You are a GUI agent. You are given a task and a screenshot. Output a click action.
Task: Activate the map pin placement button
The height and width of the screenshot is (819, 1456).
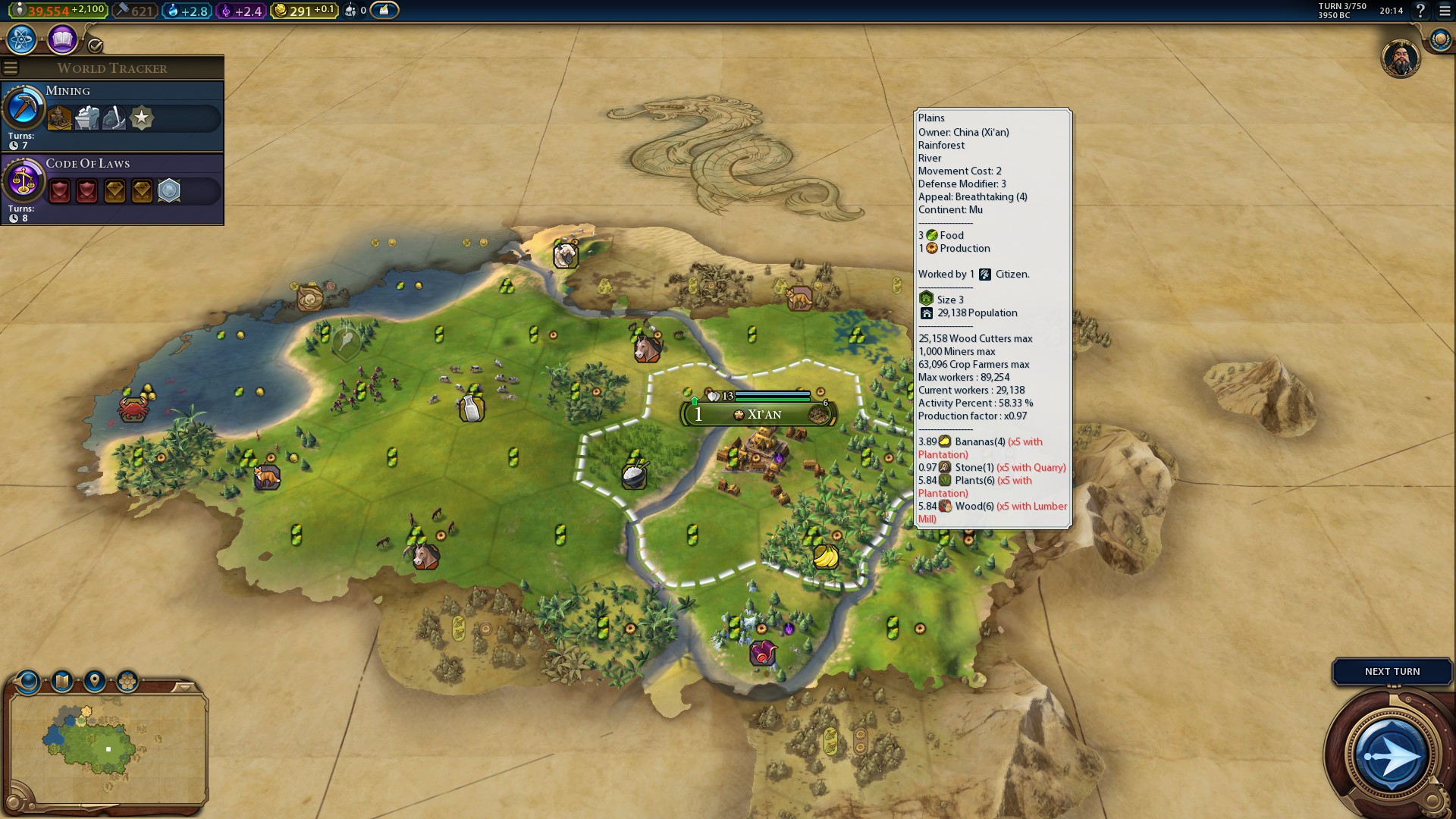[x=95, y=681]
